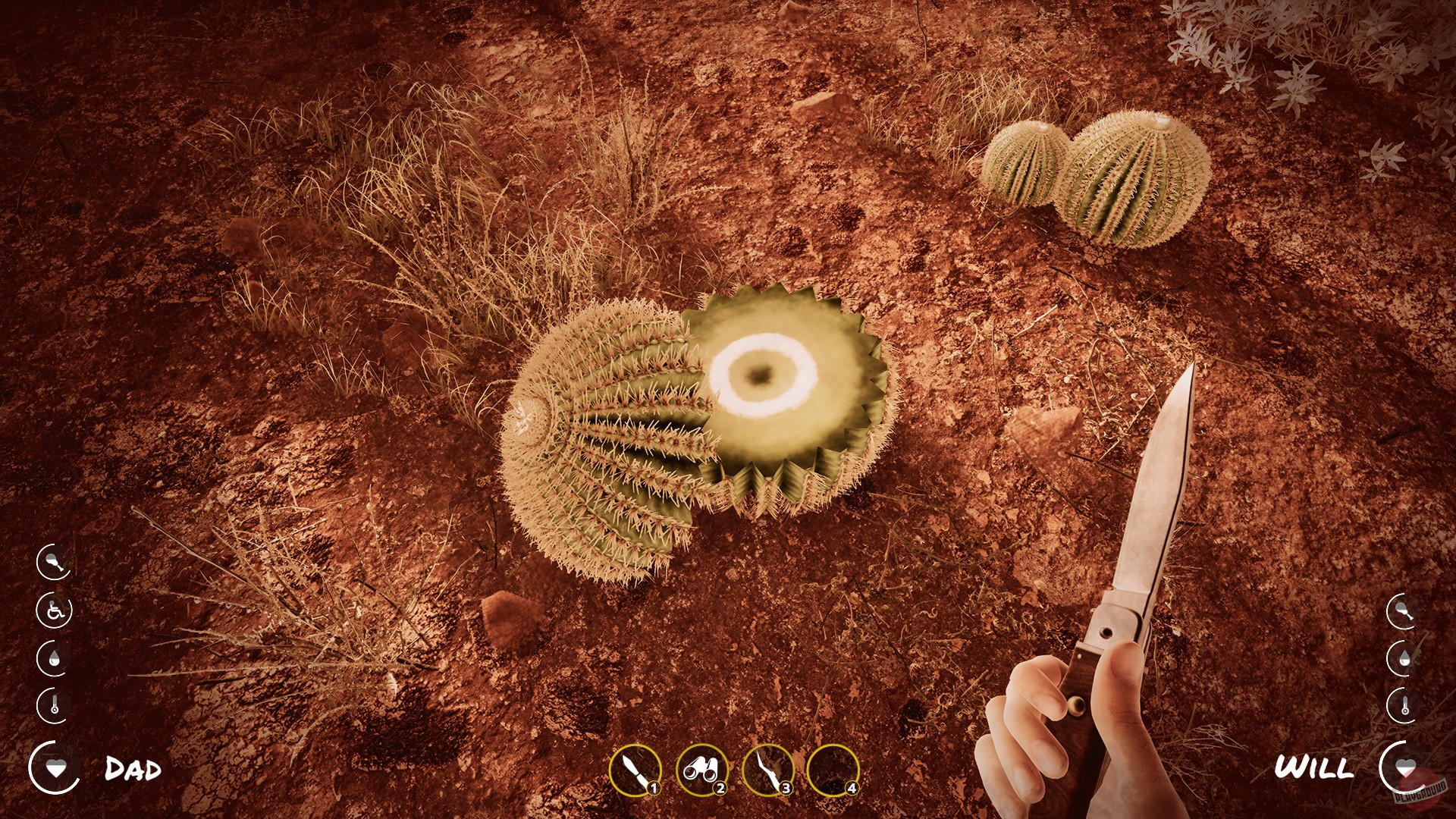The height and width of the screenshot is (819, 1456).
Task: Click Dad's thermometer temperature gauge
Action: pos(55,704)
